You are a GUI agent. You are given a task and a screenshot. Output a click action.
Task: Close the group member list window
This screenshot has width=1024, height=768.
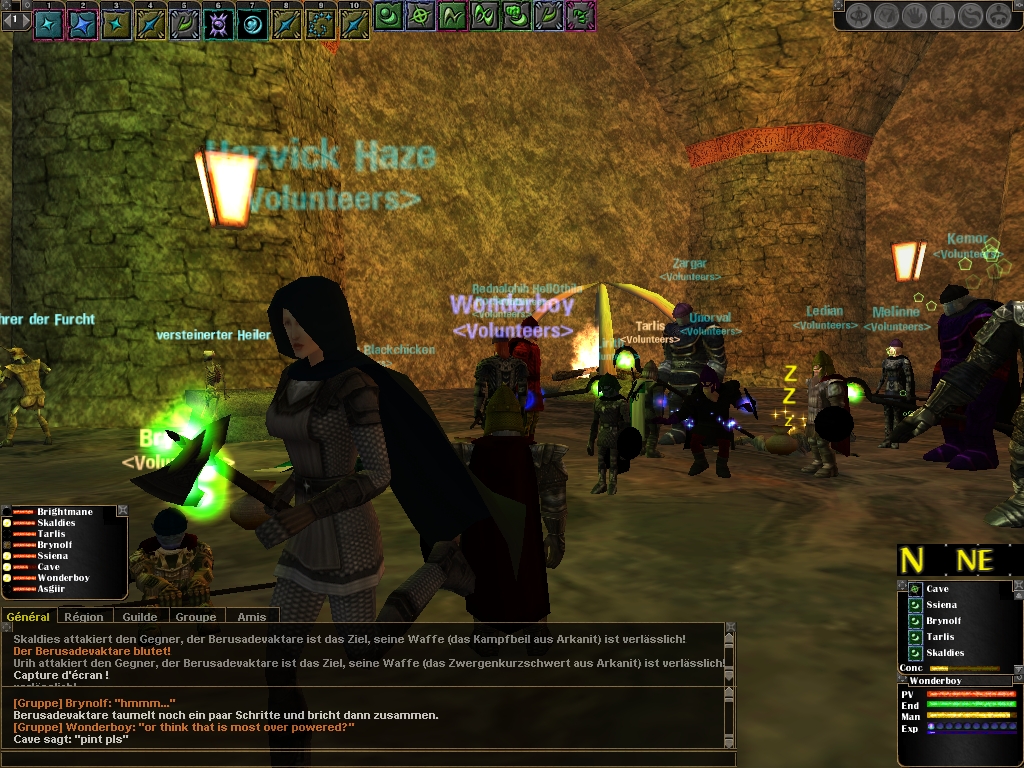[122, 511]
